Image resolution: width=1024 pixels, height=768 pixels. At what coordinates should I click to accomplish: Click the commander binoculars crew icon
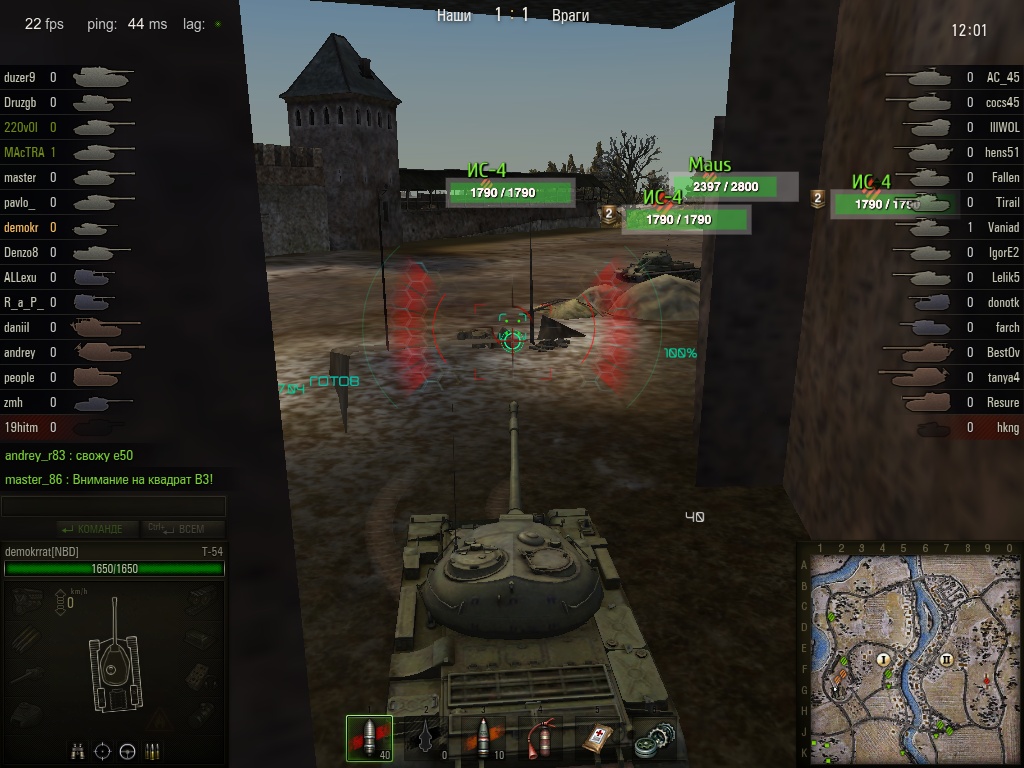79,750
